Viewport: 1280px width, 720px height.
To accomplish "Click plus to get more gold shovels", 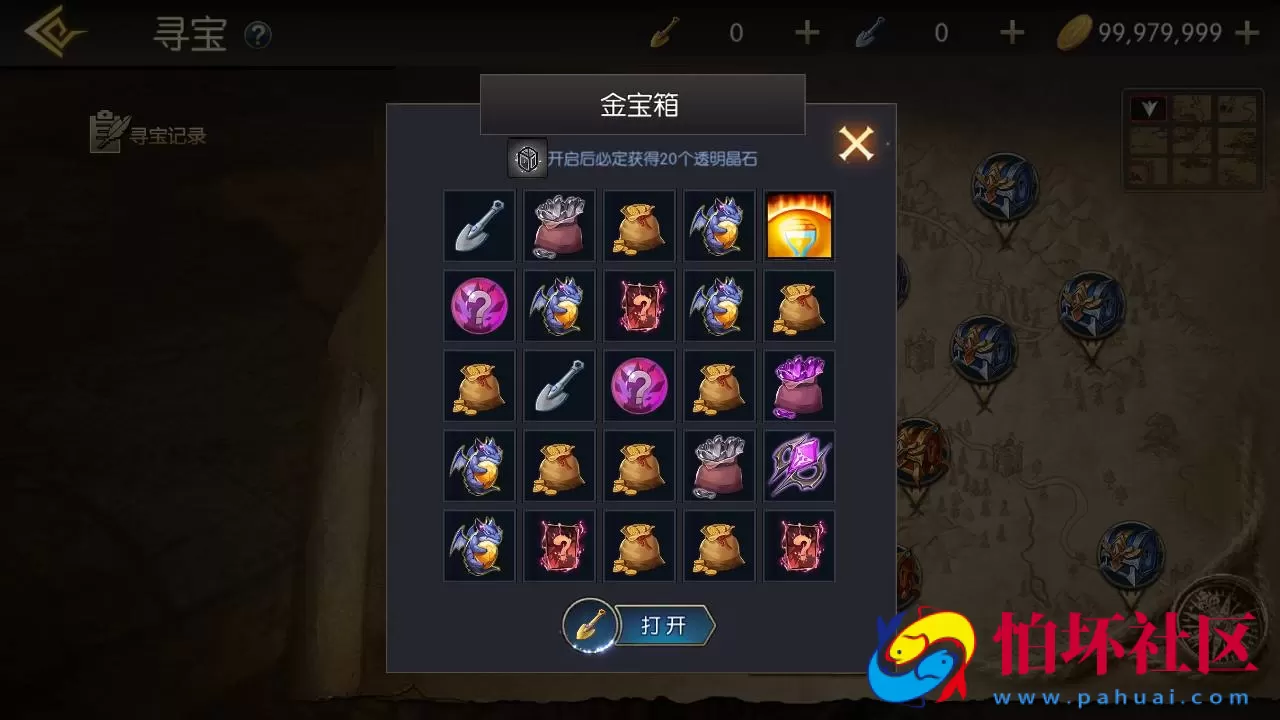I will pos(806,32).
